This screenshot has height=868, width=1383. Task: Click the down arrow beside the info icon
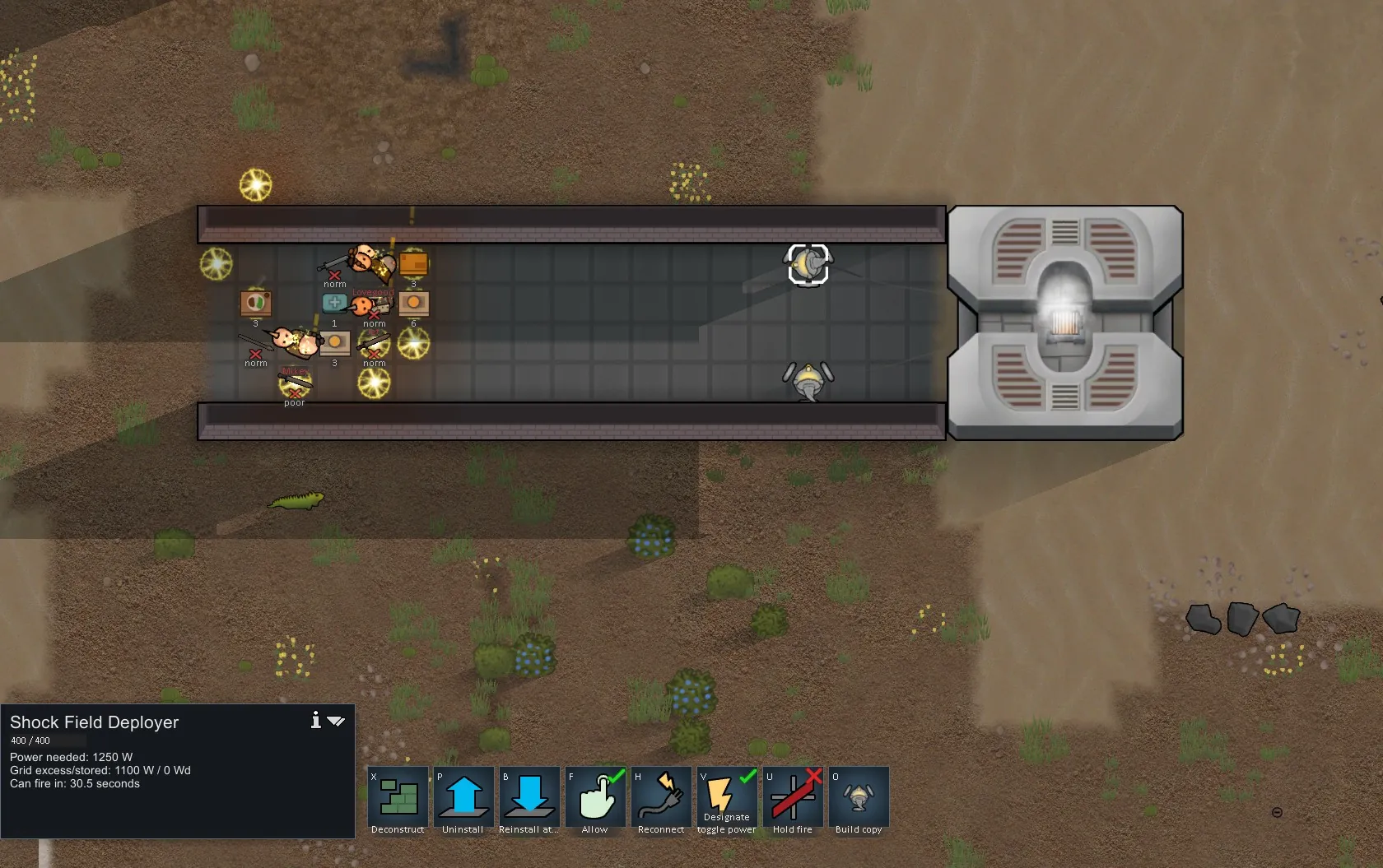pyautogui.click(x=336, y=722)
